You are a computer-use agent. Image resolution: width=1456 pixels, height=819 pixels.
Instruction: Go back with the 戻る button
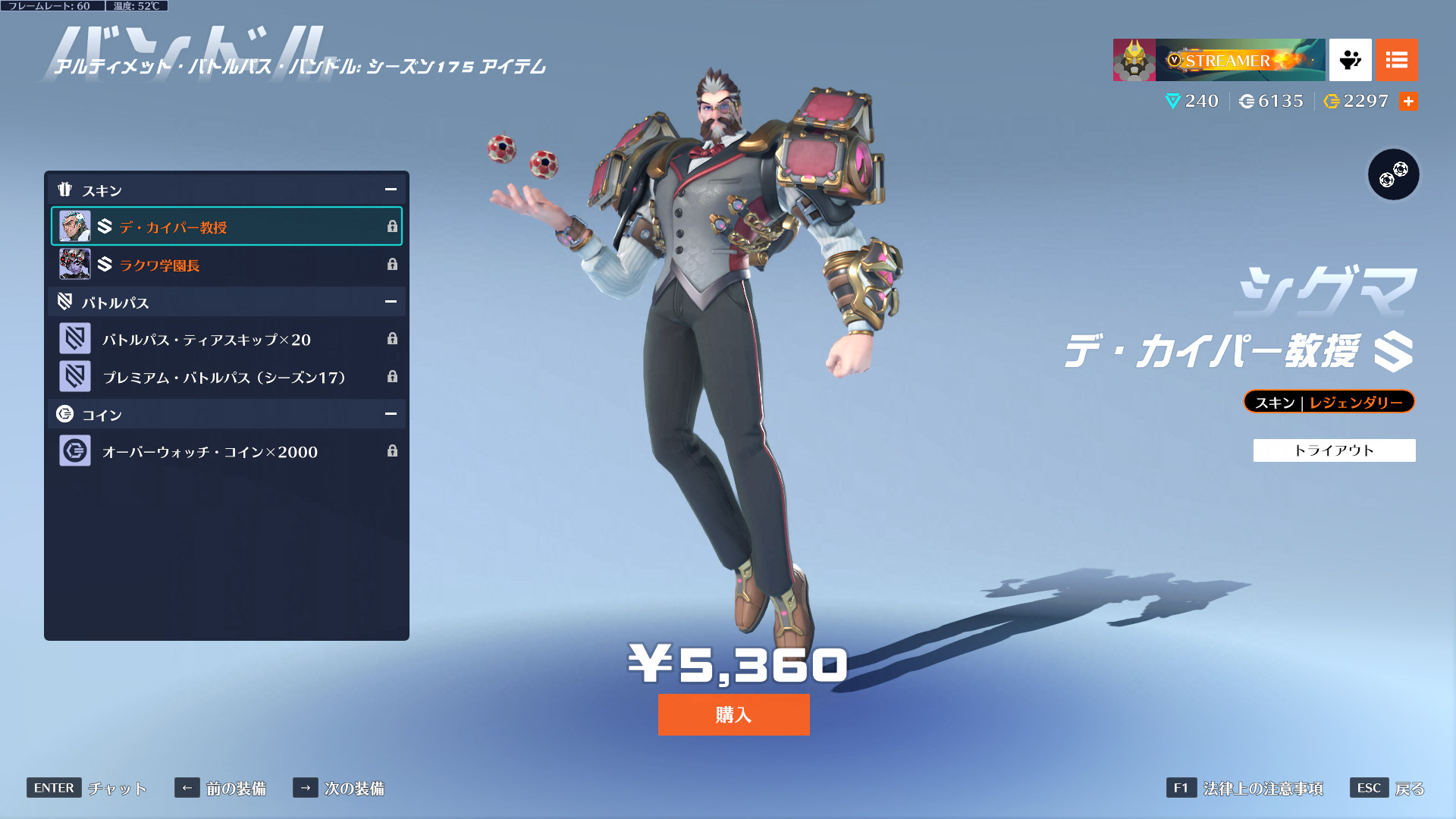(x=1388, y=788)
